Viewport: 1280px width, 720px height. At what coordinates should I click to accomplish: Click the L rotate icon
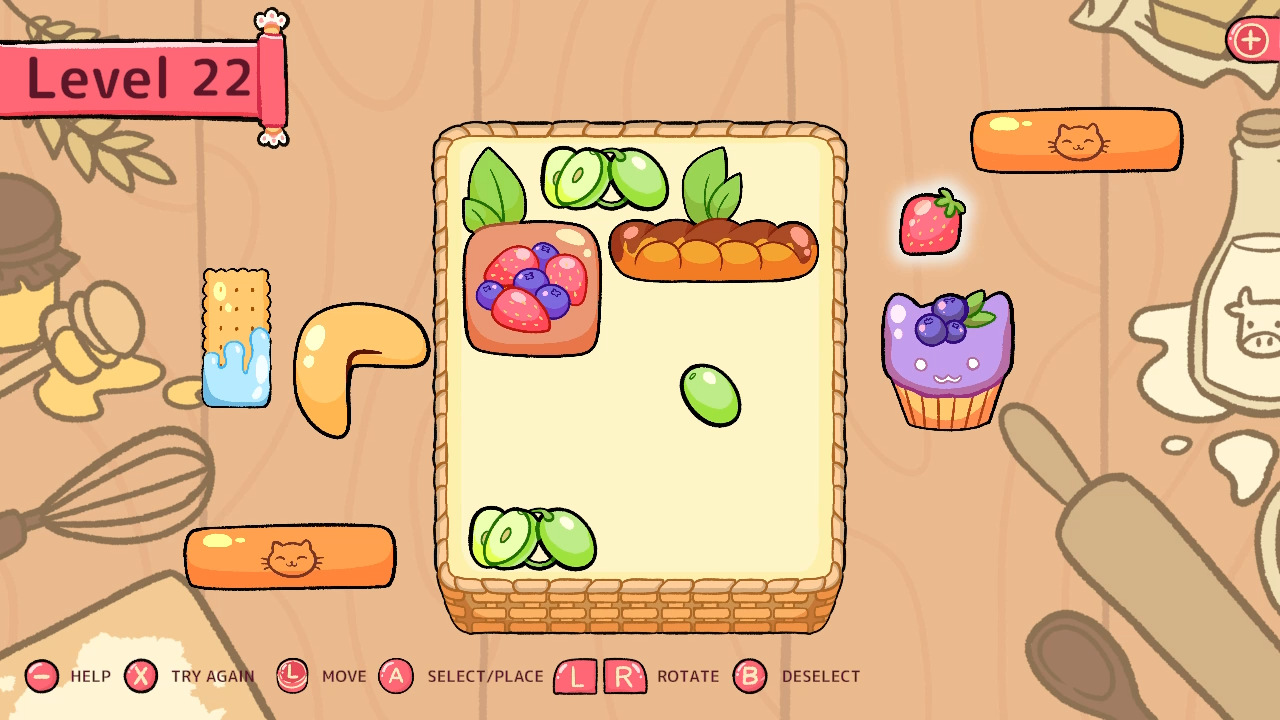[x=573, y=676]
